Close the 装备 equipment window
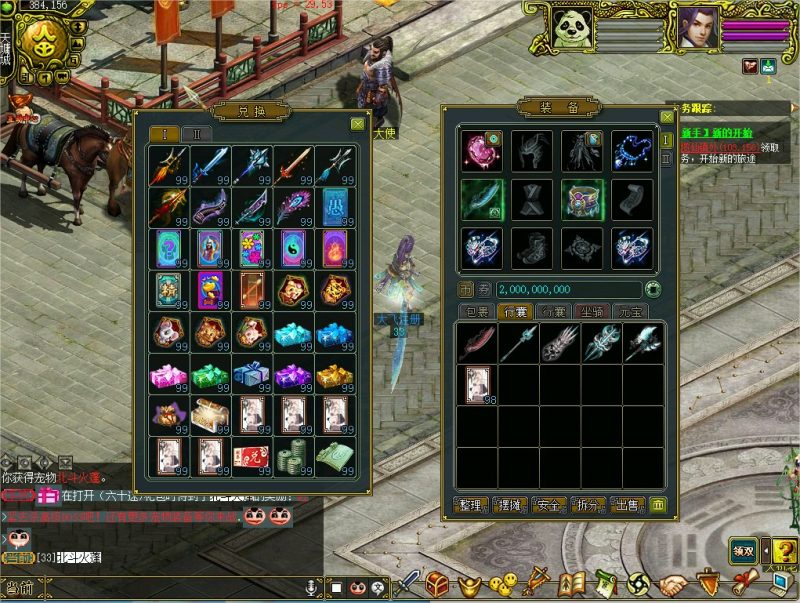The height and width of the screenshot is (603, 800). pos(665,115)
